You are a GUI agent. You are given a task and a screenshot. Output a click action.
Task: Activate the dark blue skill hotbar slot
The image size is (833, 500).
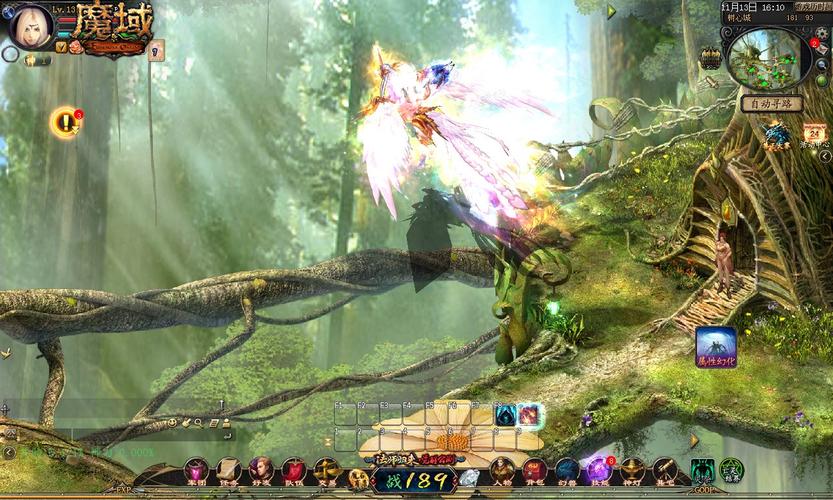click(505, 415)
